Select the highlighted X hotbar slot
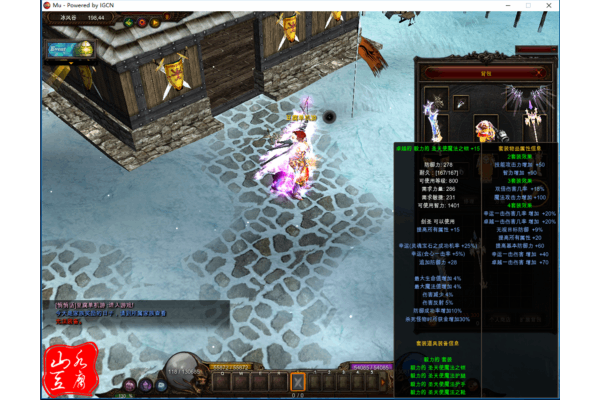This screenshot has height=400, width=600. click(297, 380)
